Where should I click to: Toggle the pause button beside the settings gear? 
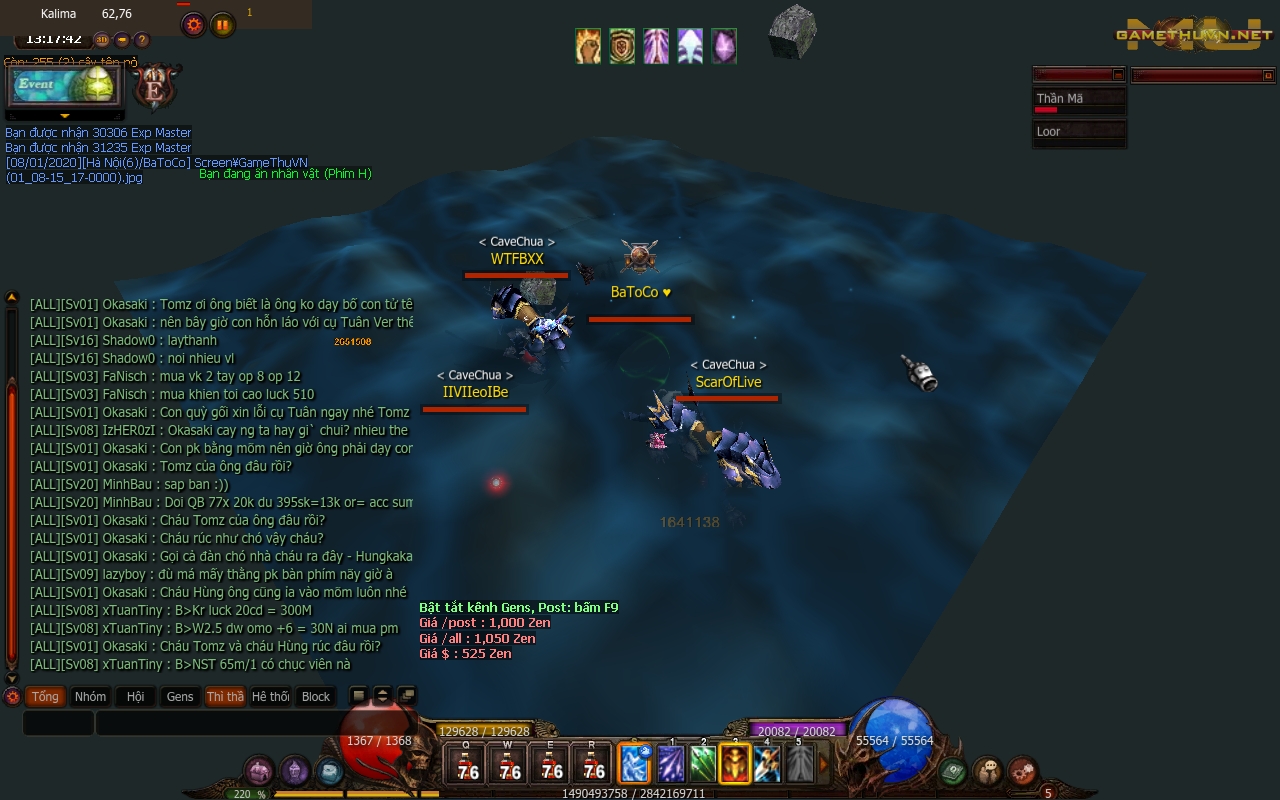click(x=222, y=24)
